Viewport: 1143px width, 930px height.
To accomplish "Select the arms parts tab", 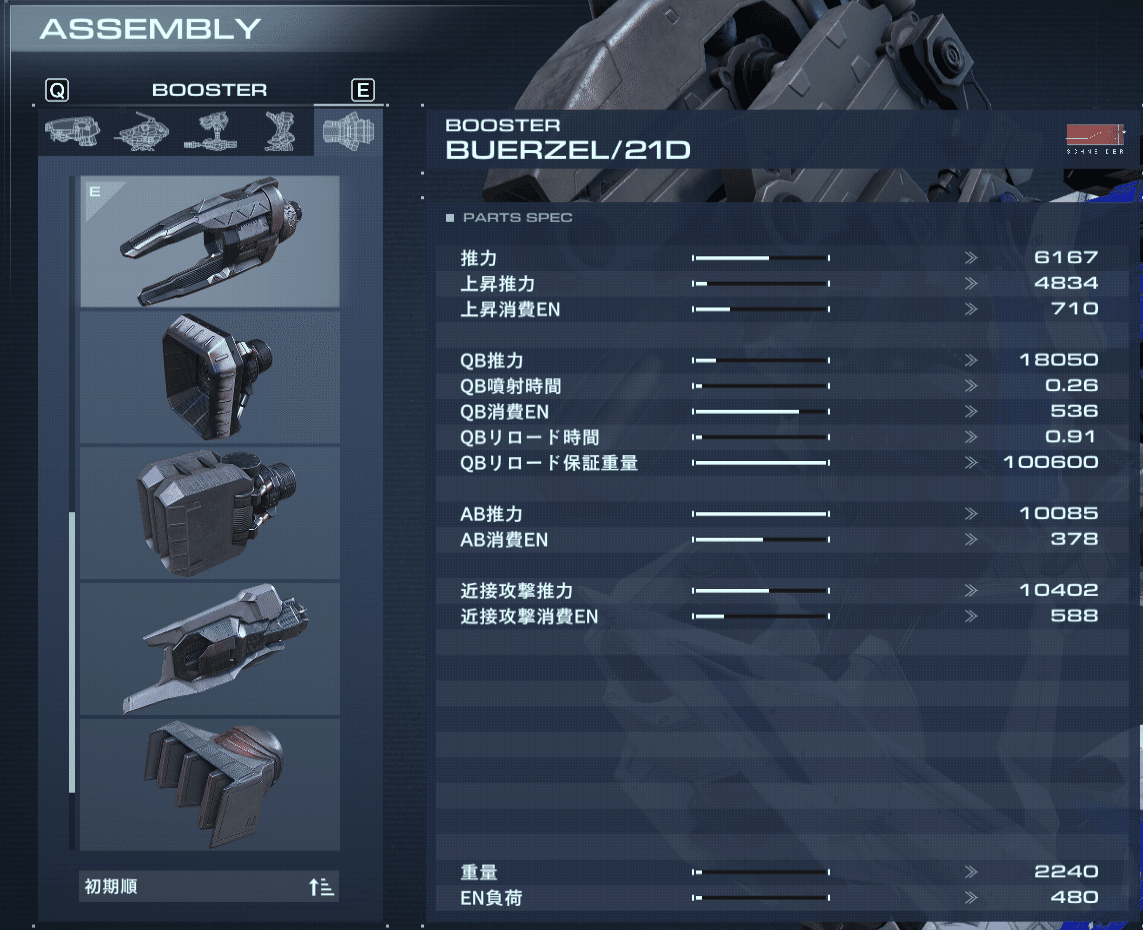I will coord(209,130).
